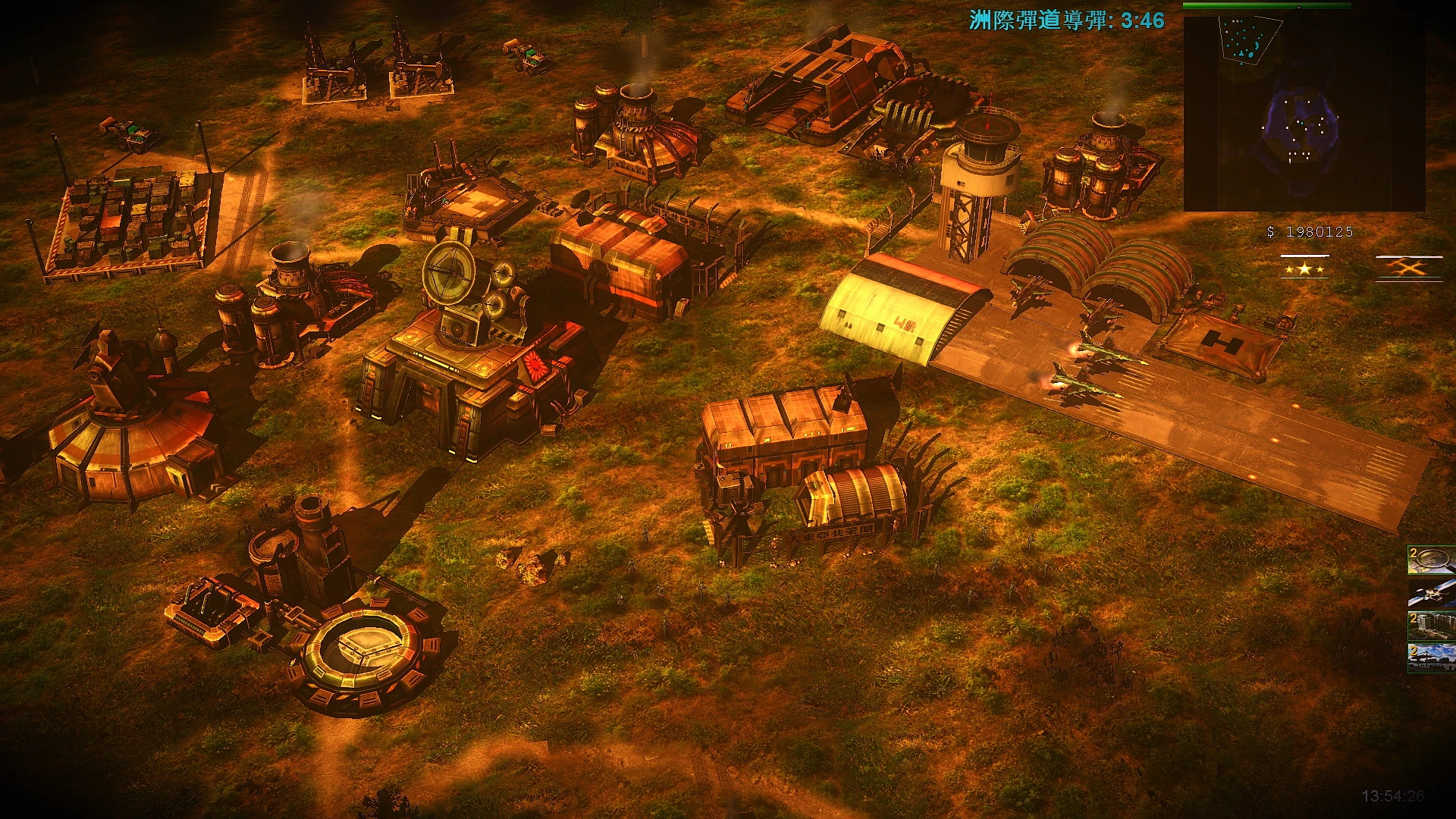The height and width of the screenshot is (819, 1456).
Task: Click the three-star general rank insignia
Action: point(1304,269)
